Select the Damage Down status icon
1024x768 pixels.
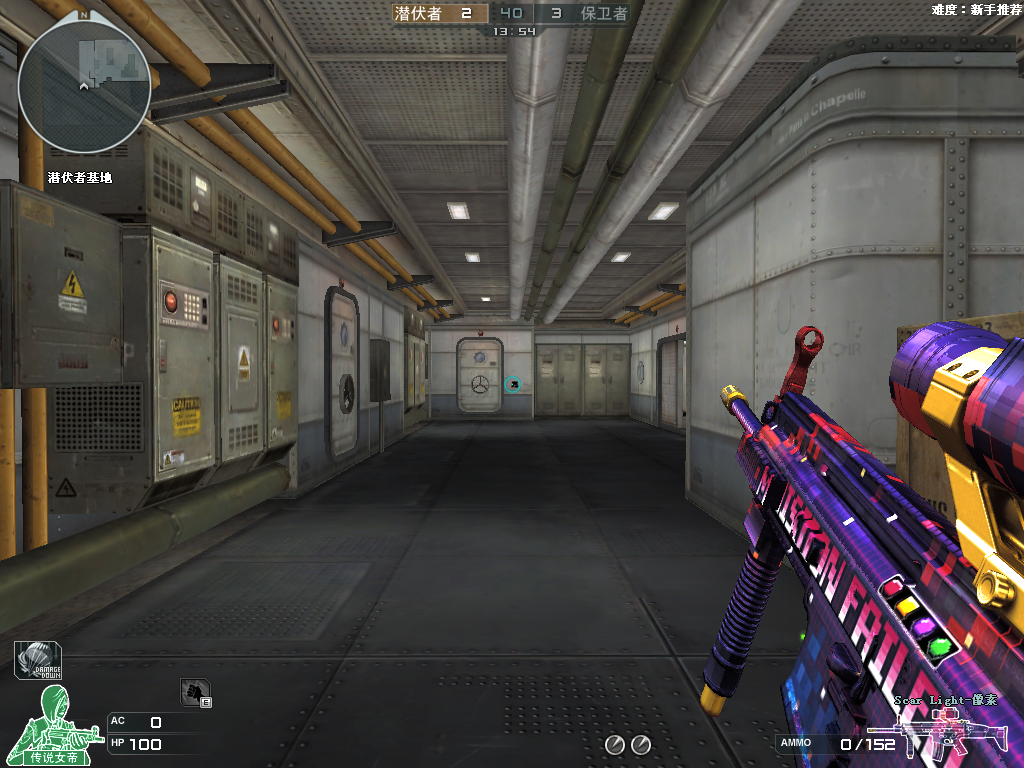coord(34,659)
